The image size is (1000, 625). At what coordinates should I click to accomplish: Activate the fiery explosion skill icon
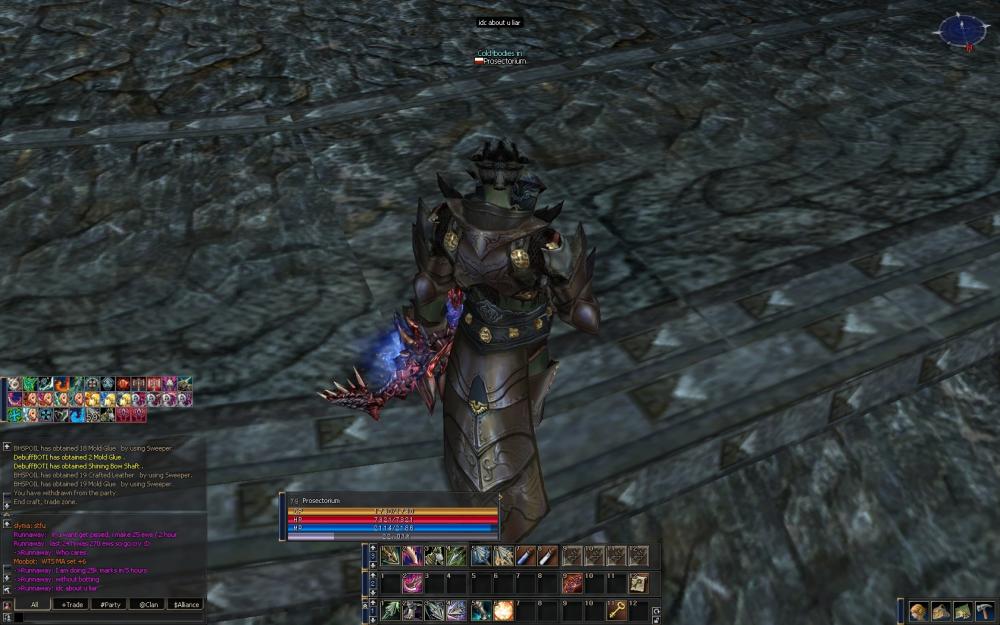pyautogui.click(x=503, y=610)
